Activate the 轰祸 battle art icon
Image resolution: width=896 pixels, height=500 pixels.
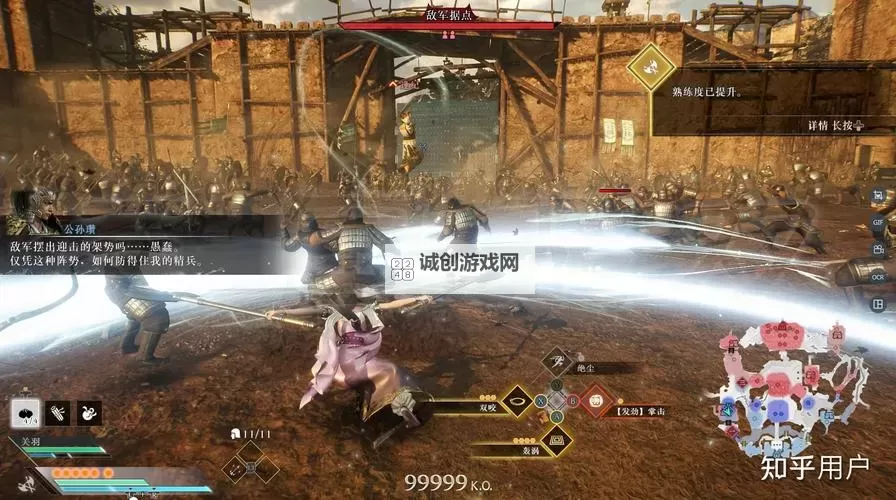pyautogui.click(x=556, y=439)
